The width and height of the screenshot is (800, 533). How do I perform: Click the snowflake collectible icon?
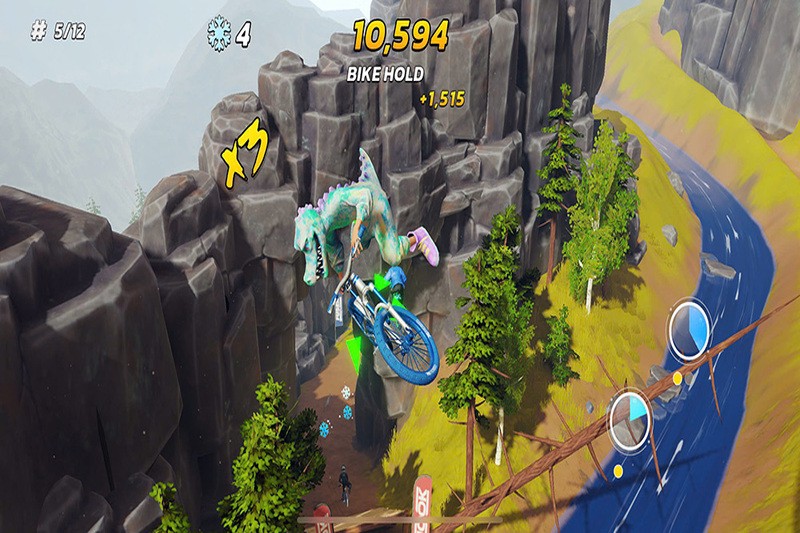click(x=216, y=33)
